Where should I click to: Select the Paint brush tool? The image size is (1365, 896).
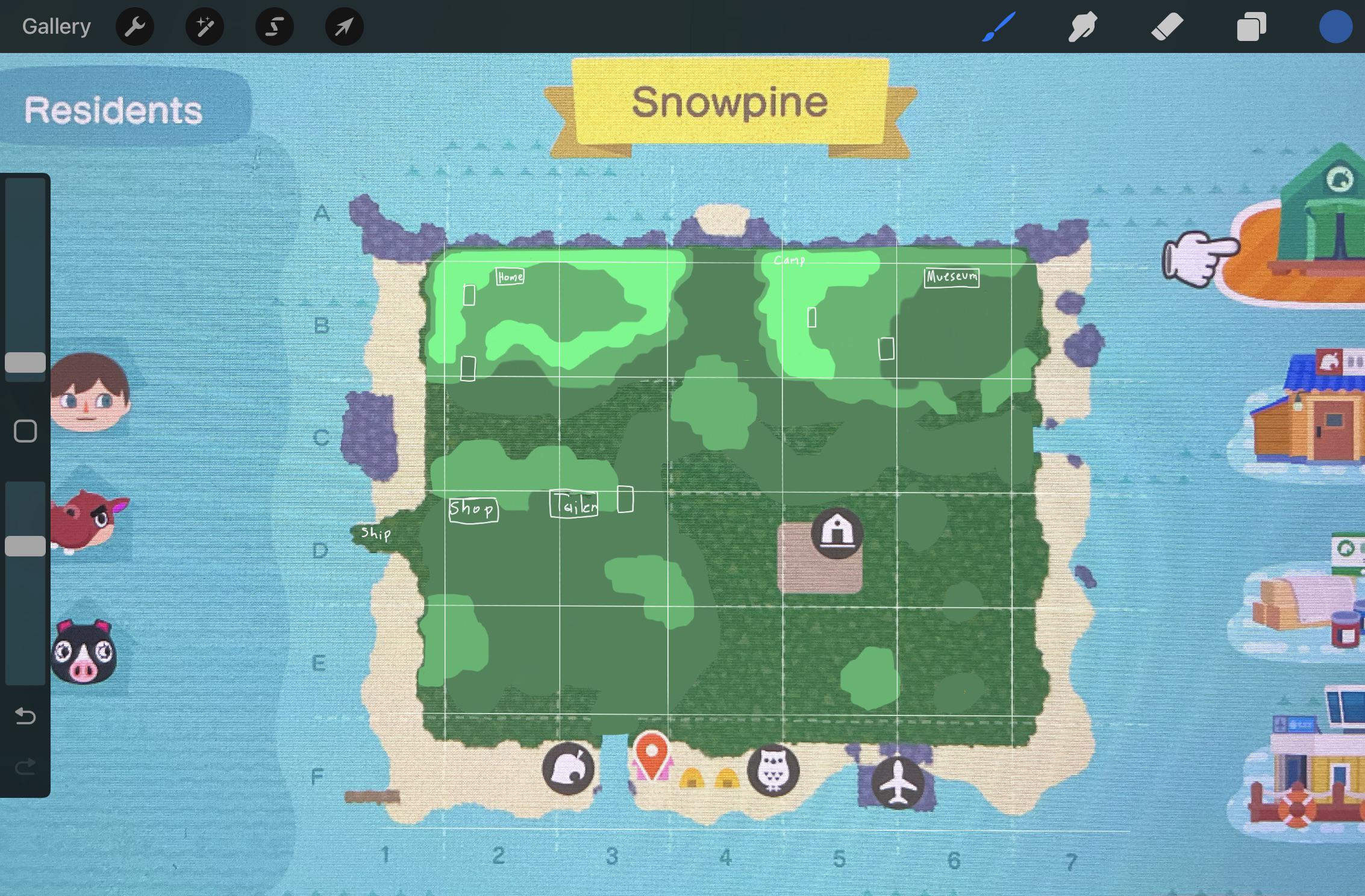pos(999,26)
